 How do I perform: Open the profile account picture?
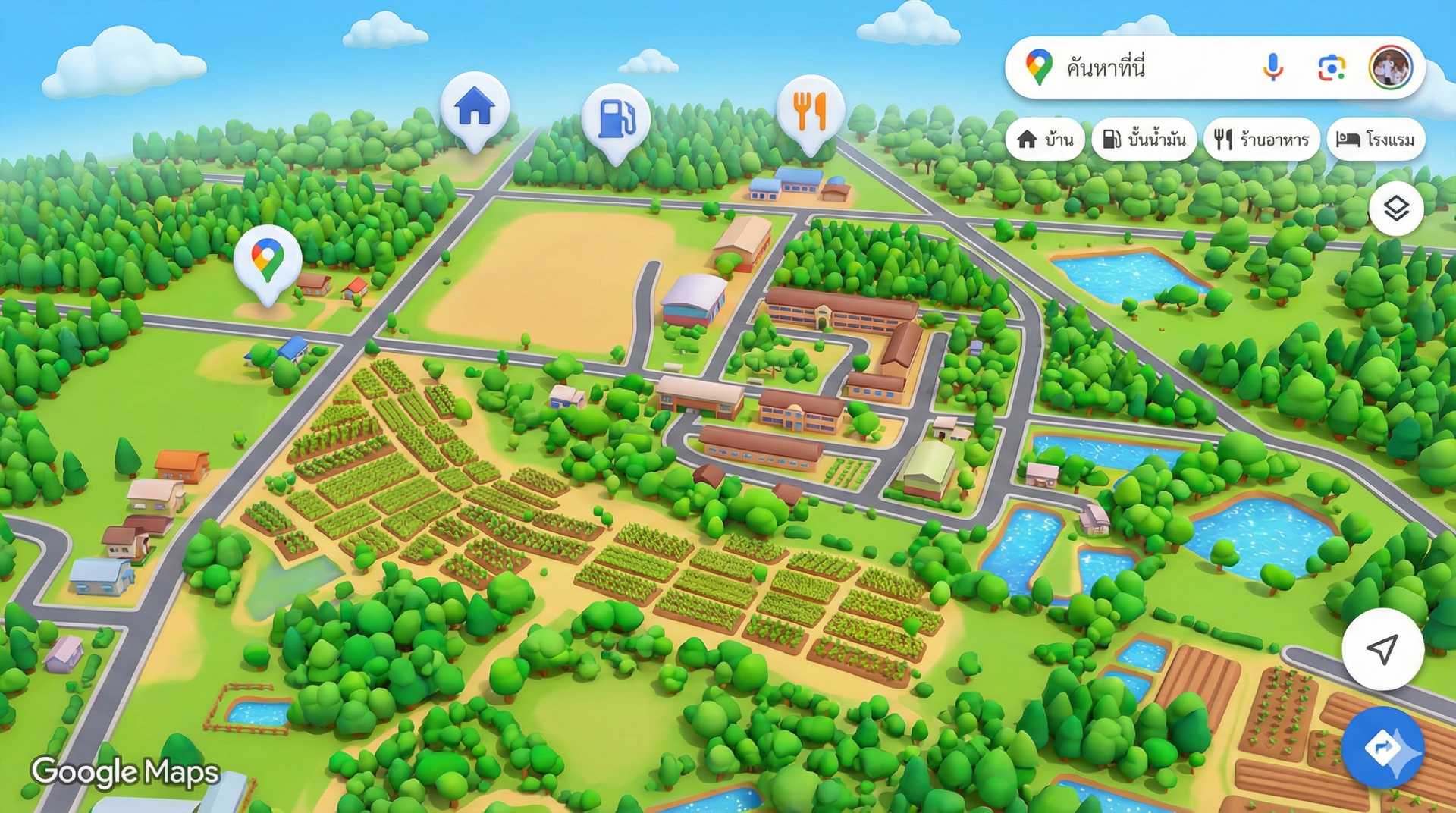pyautogui.click(x=1390, y=67)
